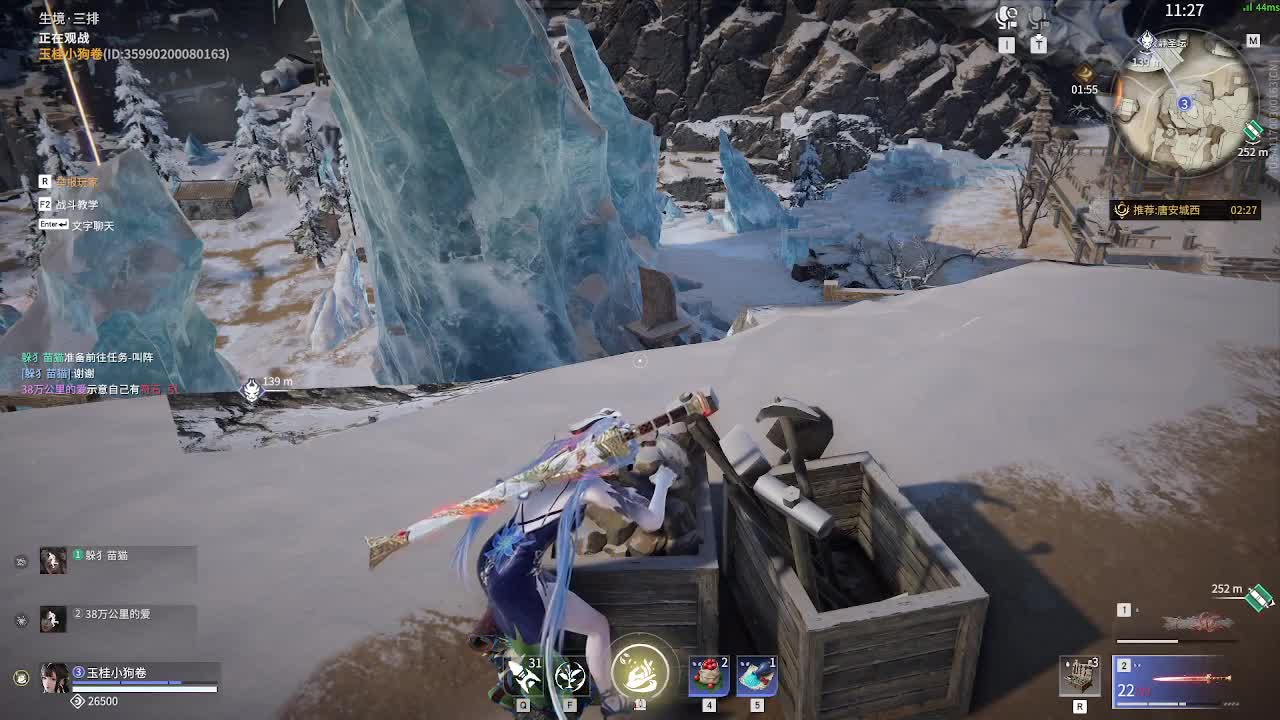Toggle the microphone icon
The image size is (1280, 720).
click(1039, 18)
